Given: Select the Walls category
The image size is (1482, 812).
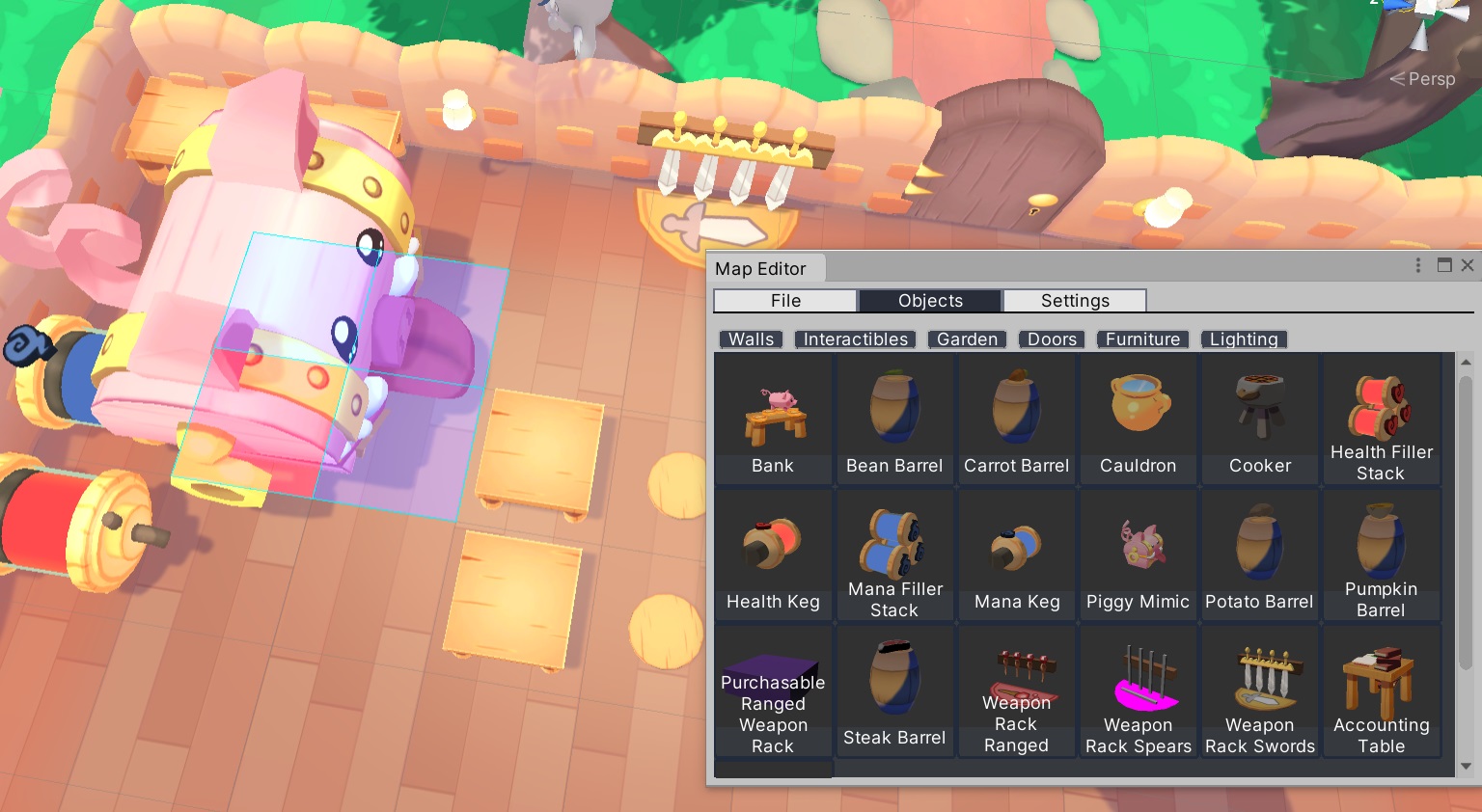Looking at the screenshot, I should pos(751,339).
